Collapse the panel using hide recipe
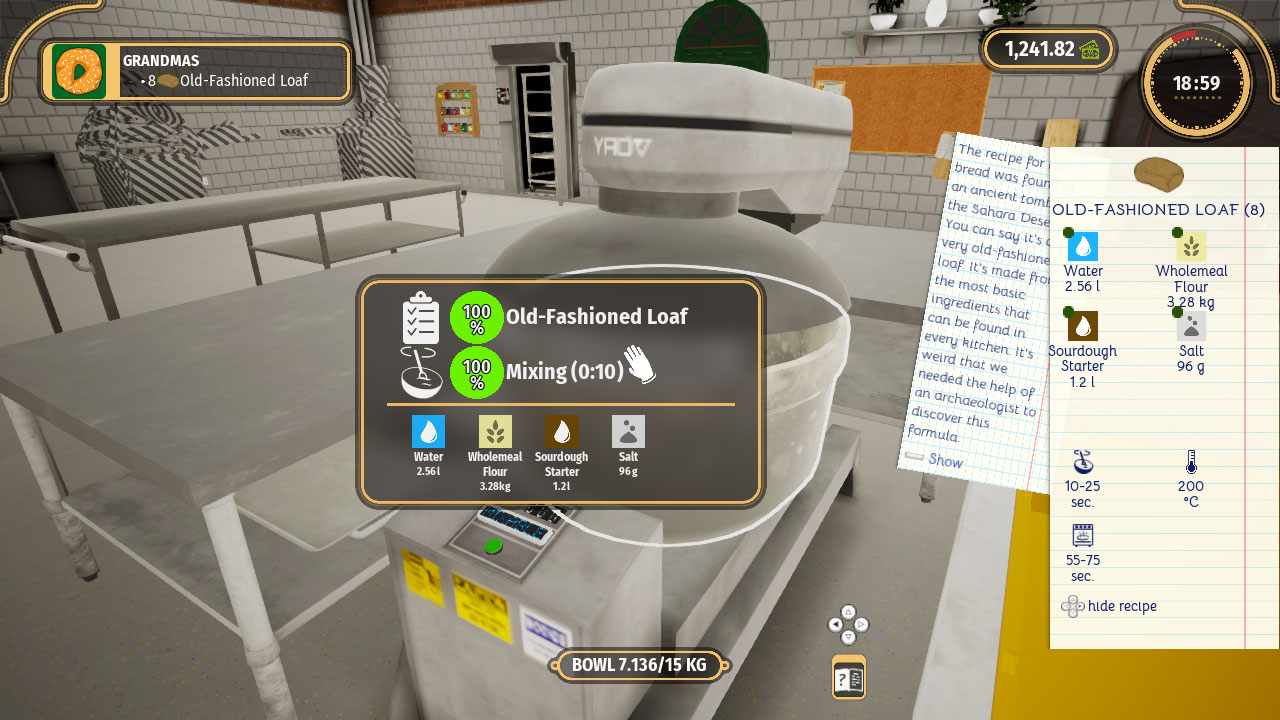Image resolution: width=1280 pixels, height=720 pixels. (x=1110, y=606)
